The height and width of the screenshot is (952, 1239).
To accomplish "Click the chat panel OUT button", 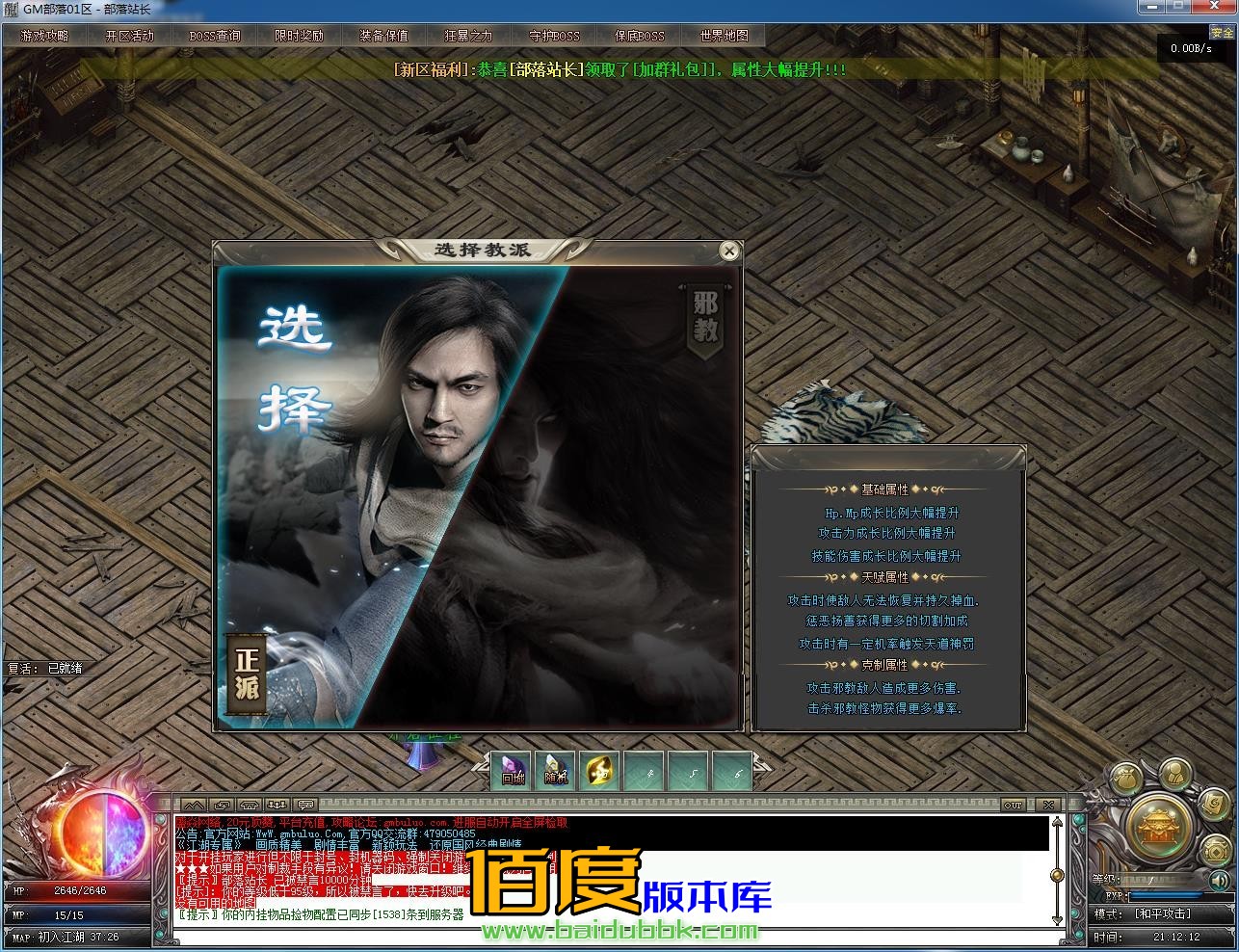I will [x=1013, y=805].
